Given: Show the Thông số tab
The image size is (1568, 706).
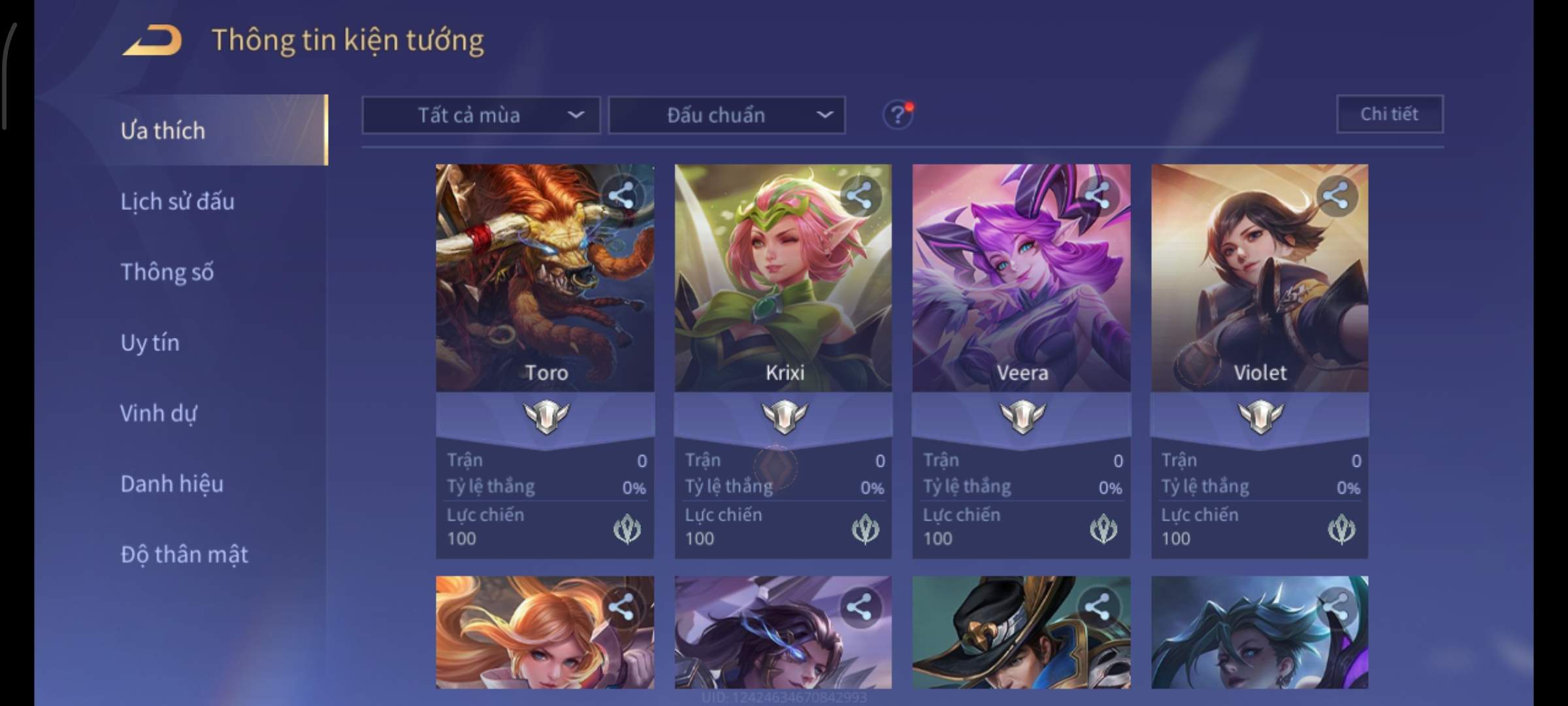Looking at the screenshot, I should point(167,272).
